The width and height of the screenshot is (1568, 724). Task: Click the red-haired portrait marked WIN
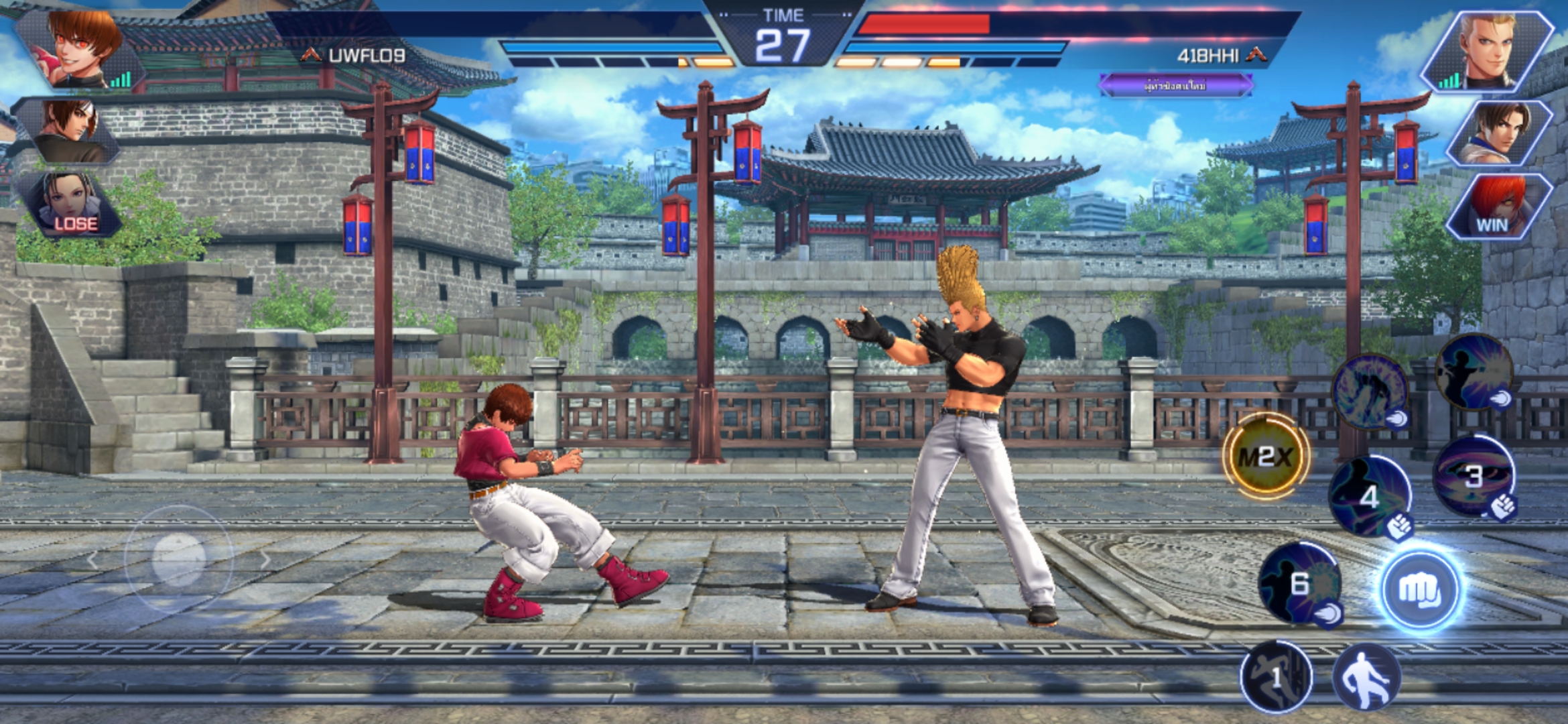coord(1497,205)
